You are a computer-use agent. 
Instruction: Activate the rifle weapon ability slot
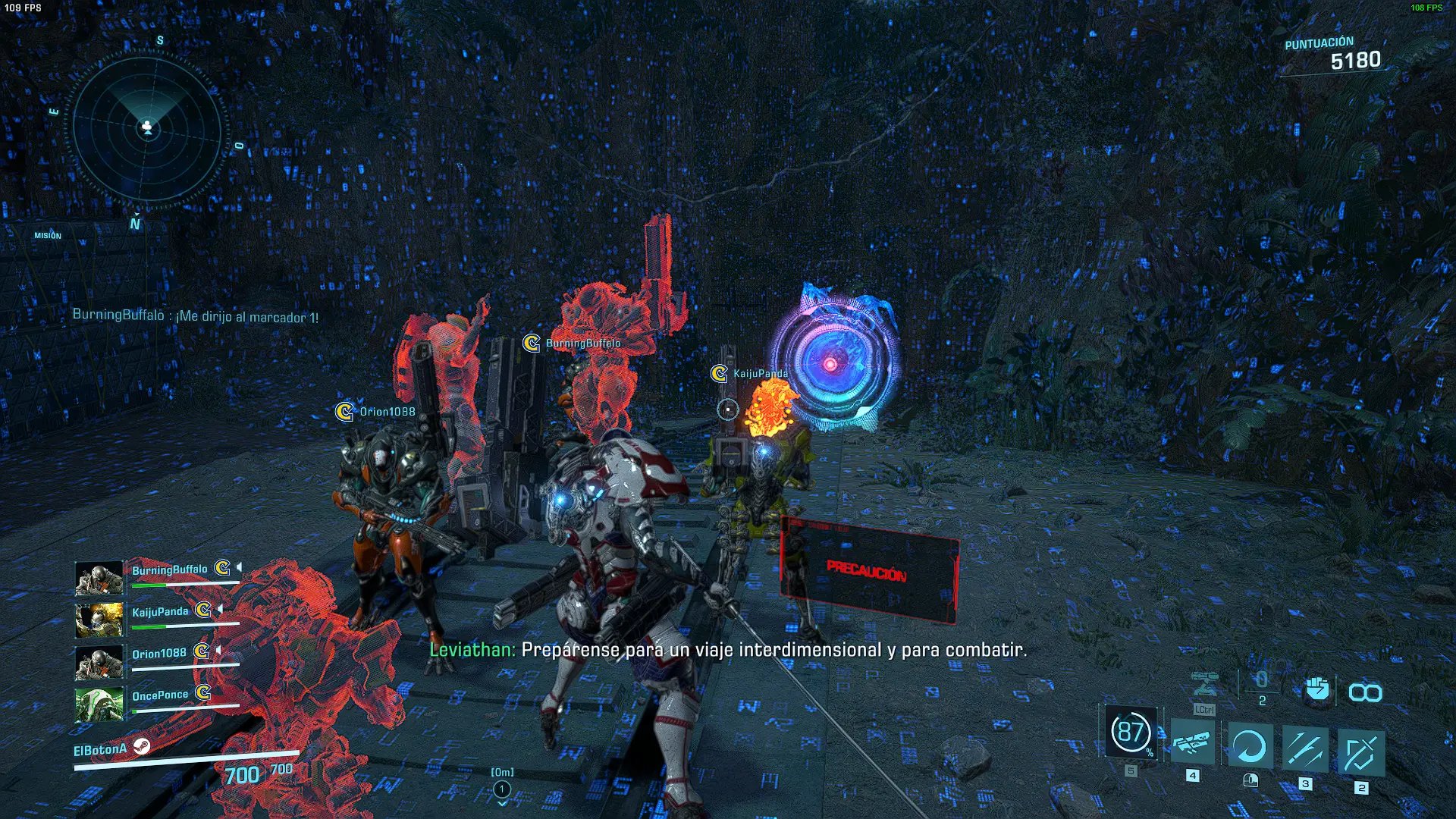pos(1192,743)
